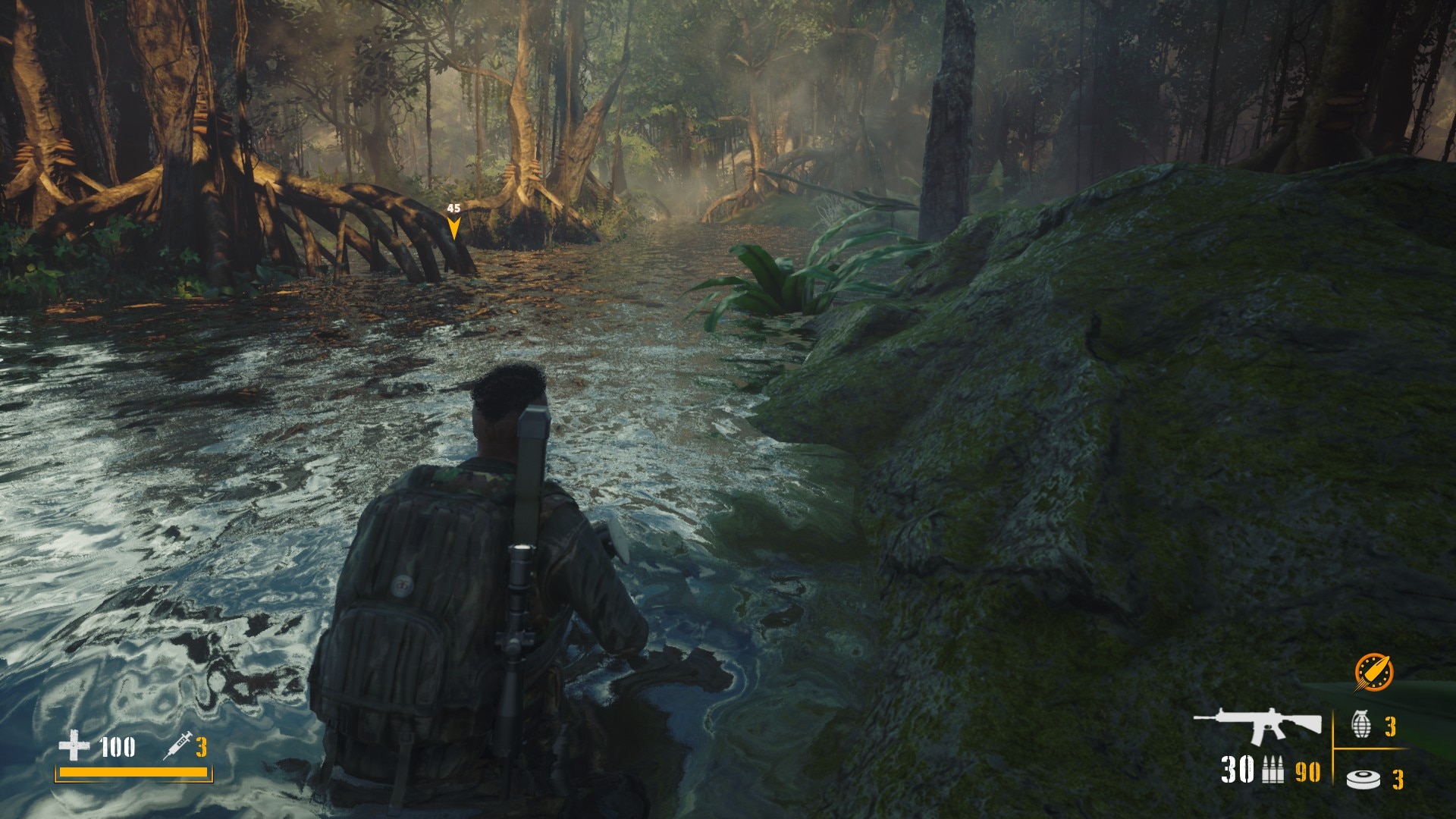
Task: Choose the frag grenade icon
Action: (1361, 725)
